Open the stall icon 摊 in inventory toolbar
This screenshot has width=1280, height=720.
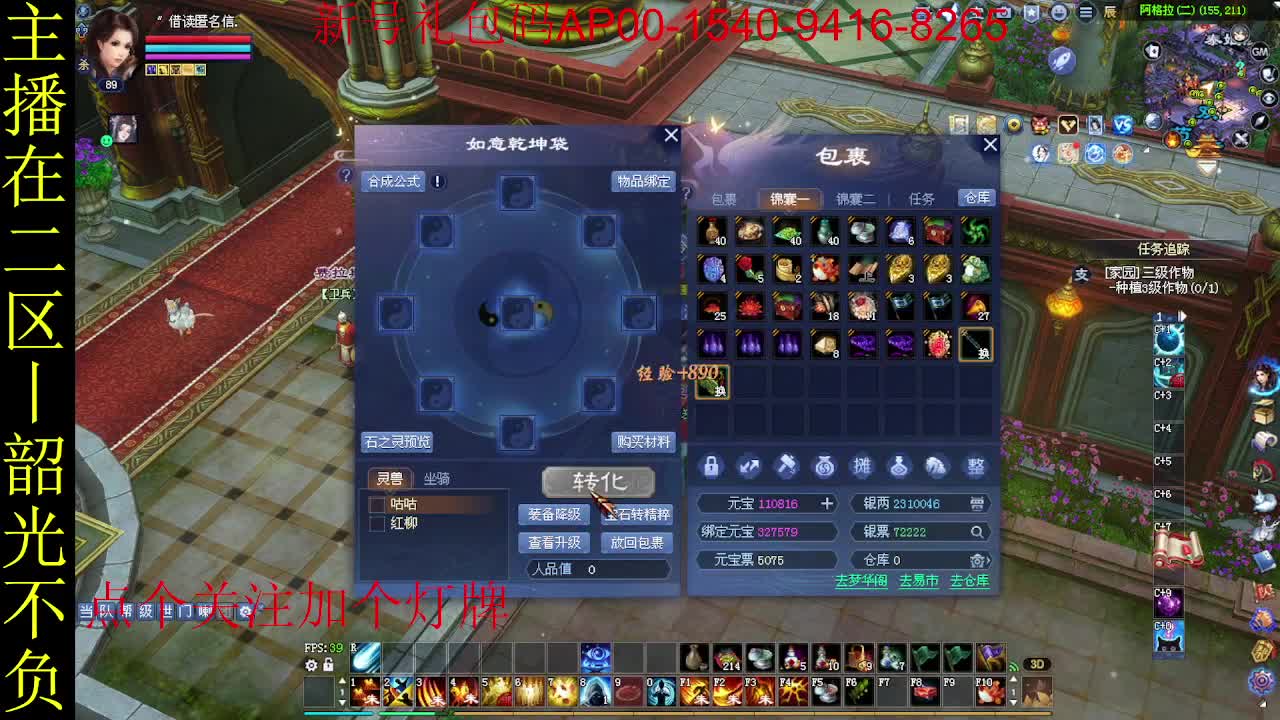[863, 467]
